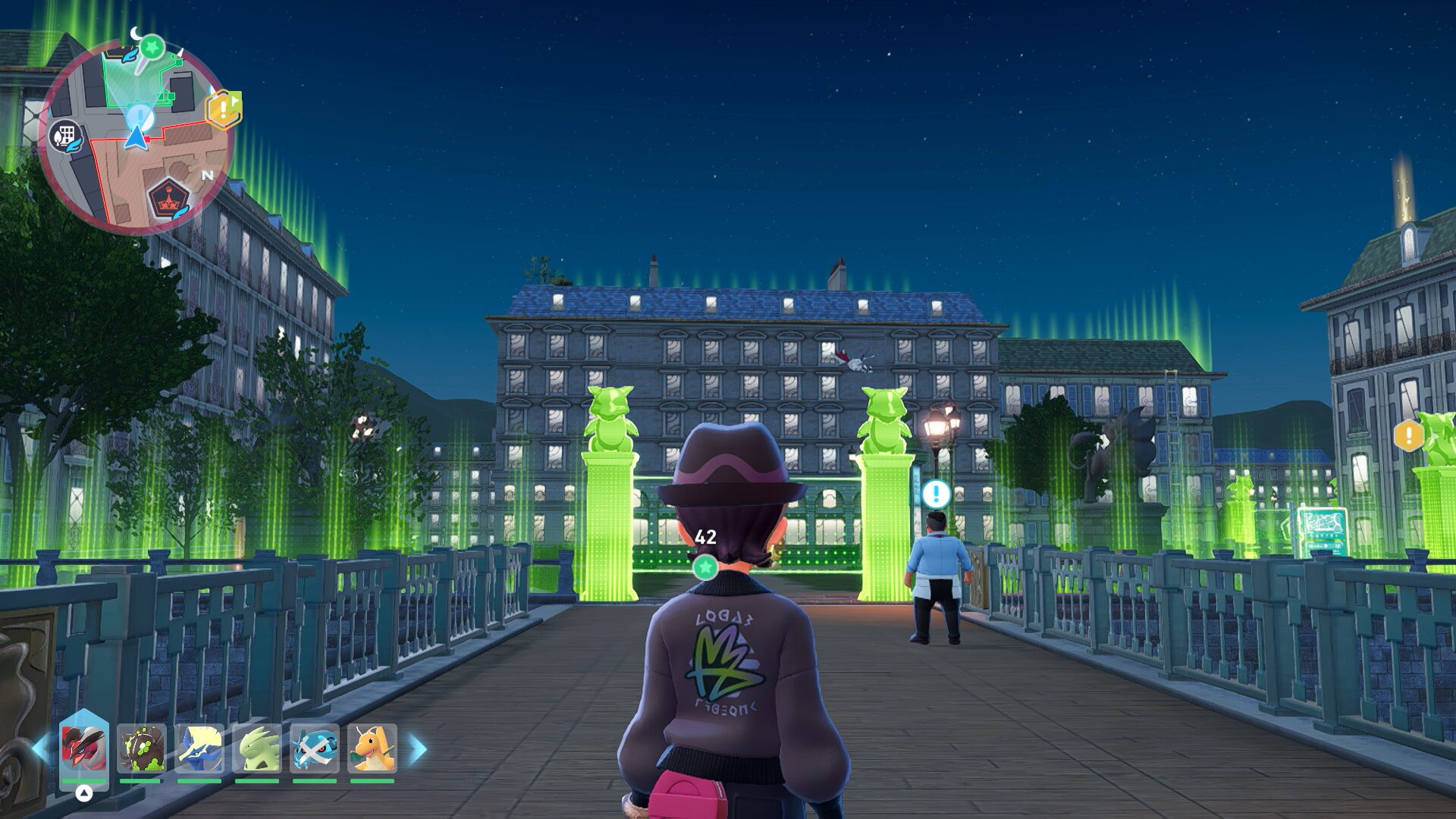
Task: Open the circular minimap
Action: click(136, 136)
